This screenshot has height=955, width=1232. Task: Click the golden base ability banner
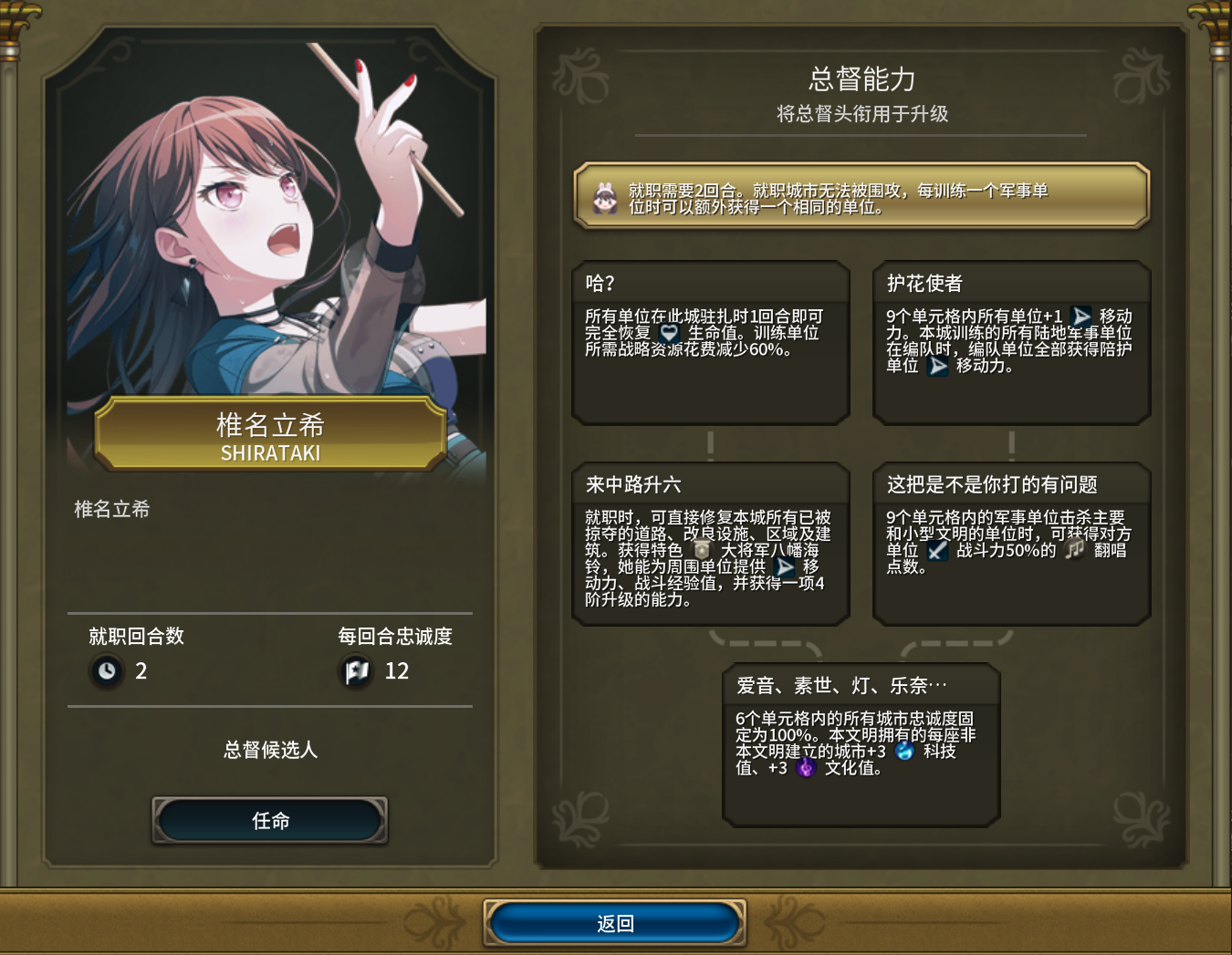(861, 196)
